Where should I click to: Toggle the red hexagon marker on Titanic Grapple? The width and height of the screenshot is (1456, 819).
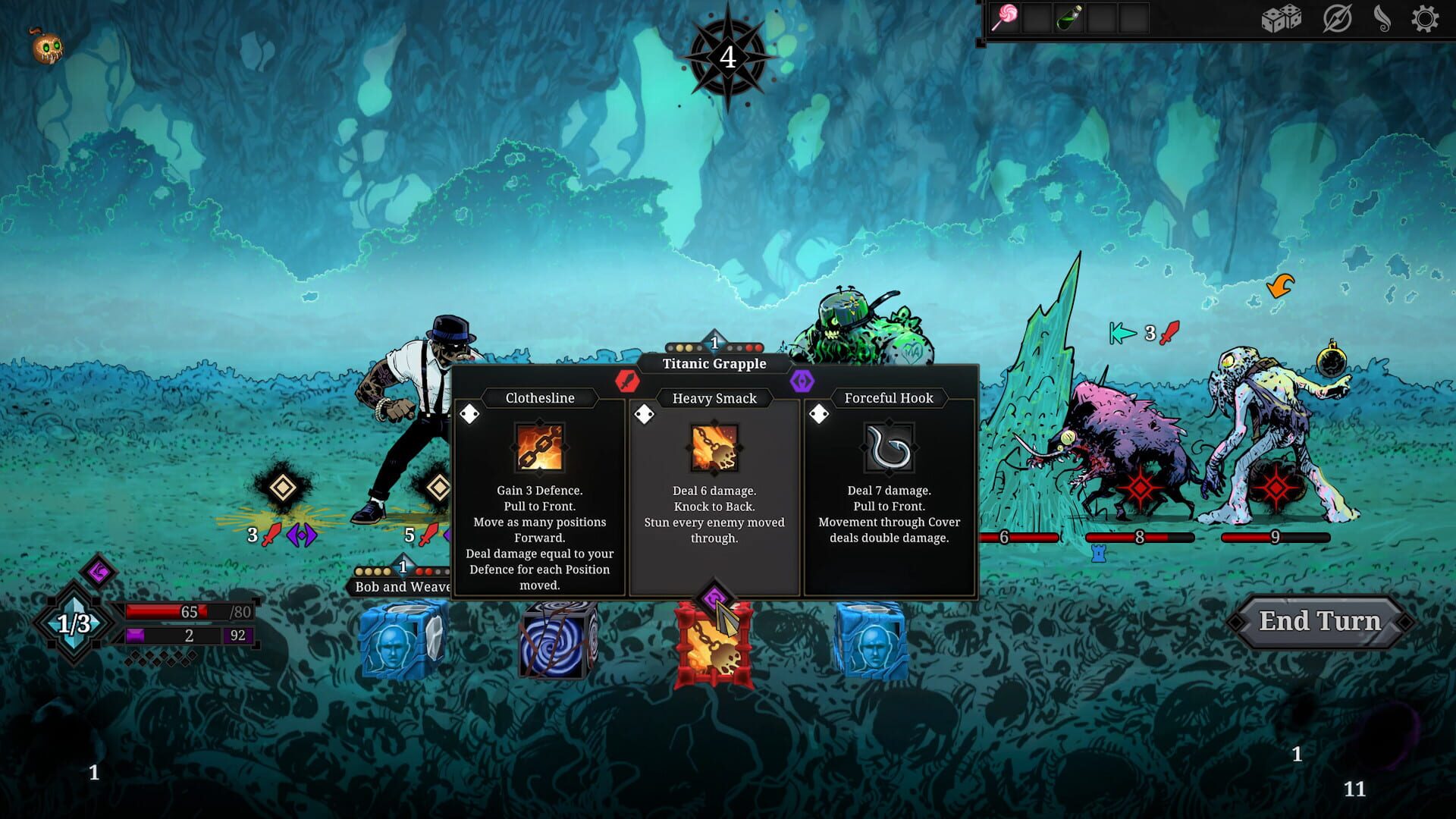click(626, 382)
